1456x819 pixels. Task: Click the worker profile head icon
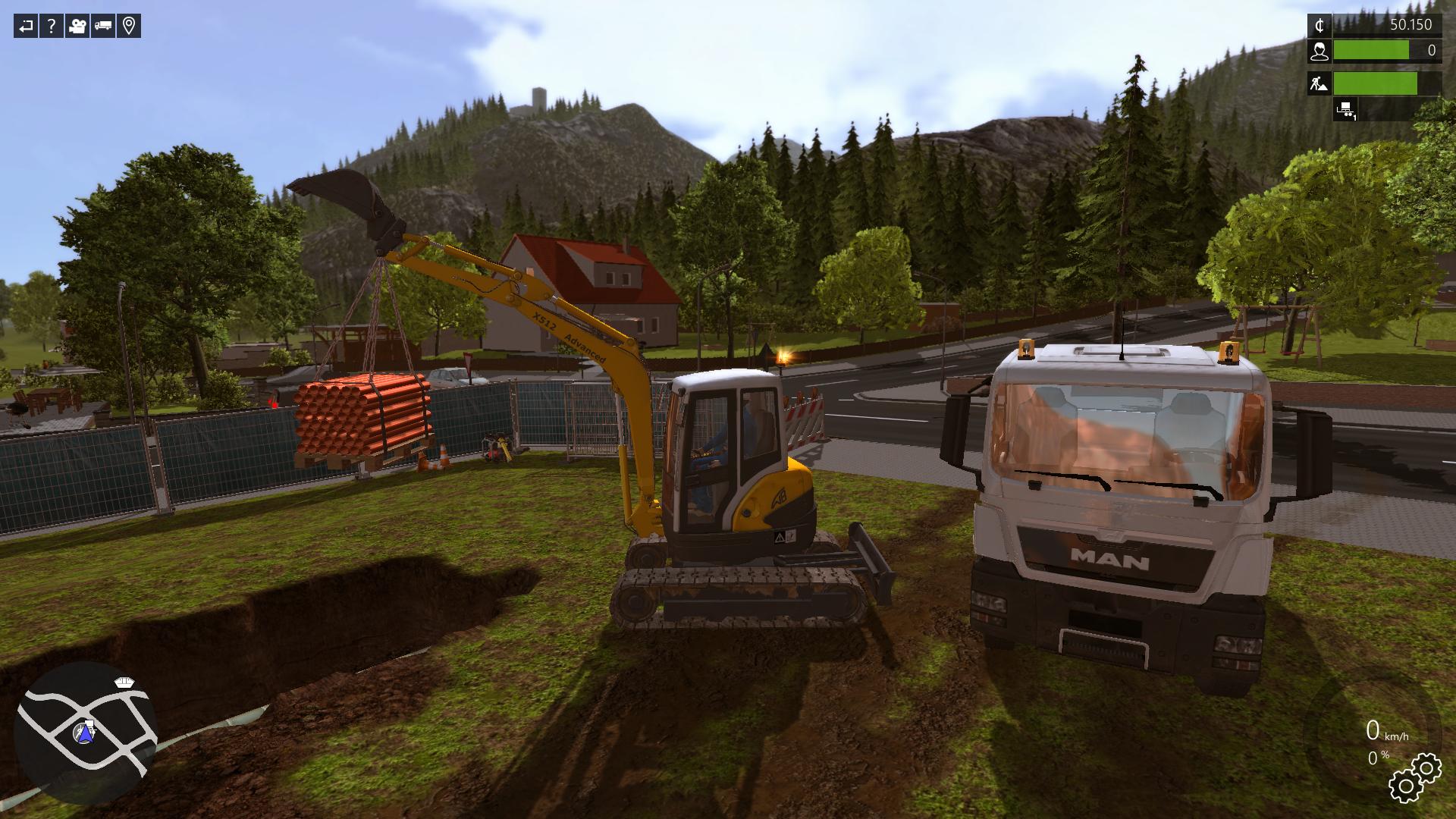tap(1319, 51)
